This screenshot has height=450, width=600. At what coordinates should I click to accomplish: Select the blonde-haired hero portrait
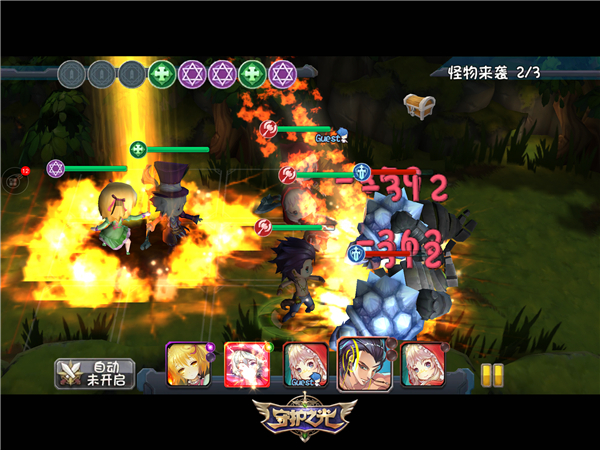tap(187, 365)
